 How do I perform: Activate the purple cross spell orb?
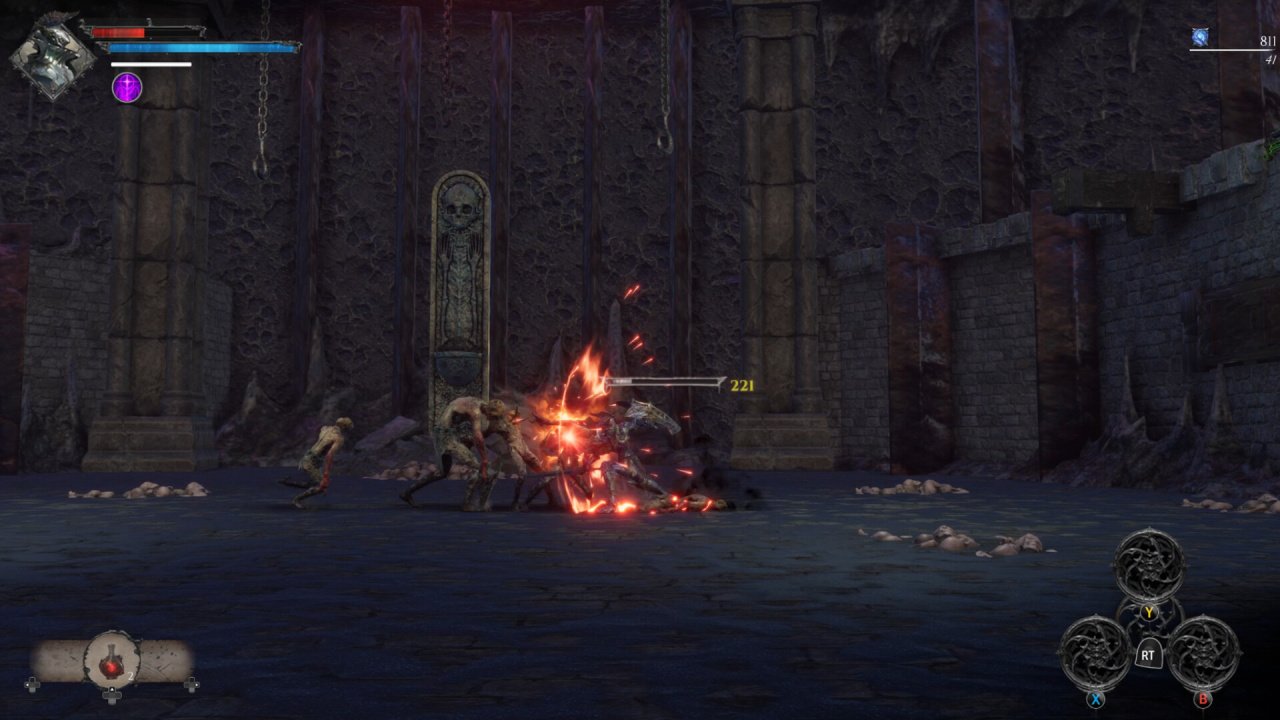click(127, 88)
